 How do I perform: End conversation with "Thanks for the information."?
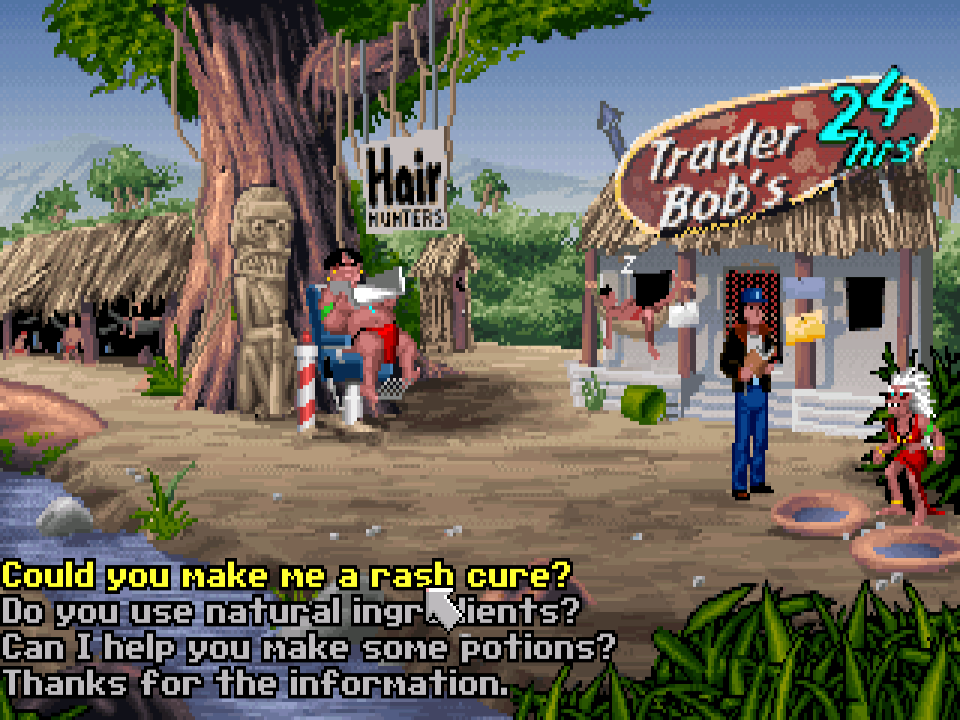point(256,684)
